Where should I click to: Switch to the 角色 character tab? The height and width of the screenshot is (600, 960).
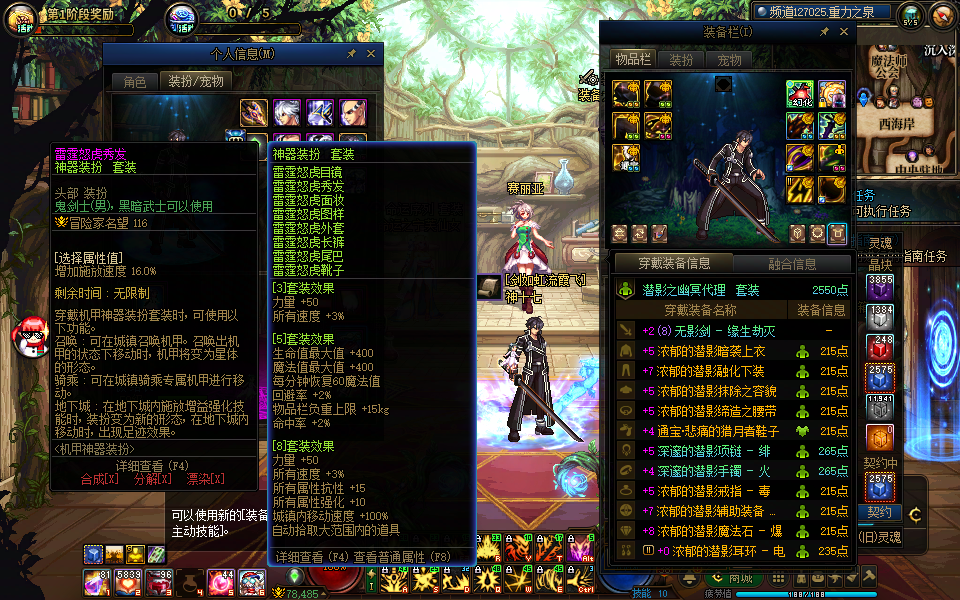click(x=135, y=82)
